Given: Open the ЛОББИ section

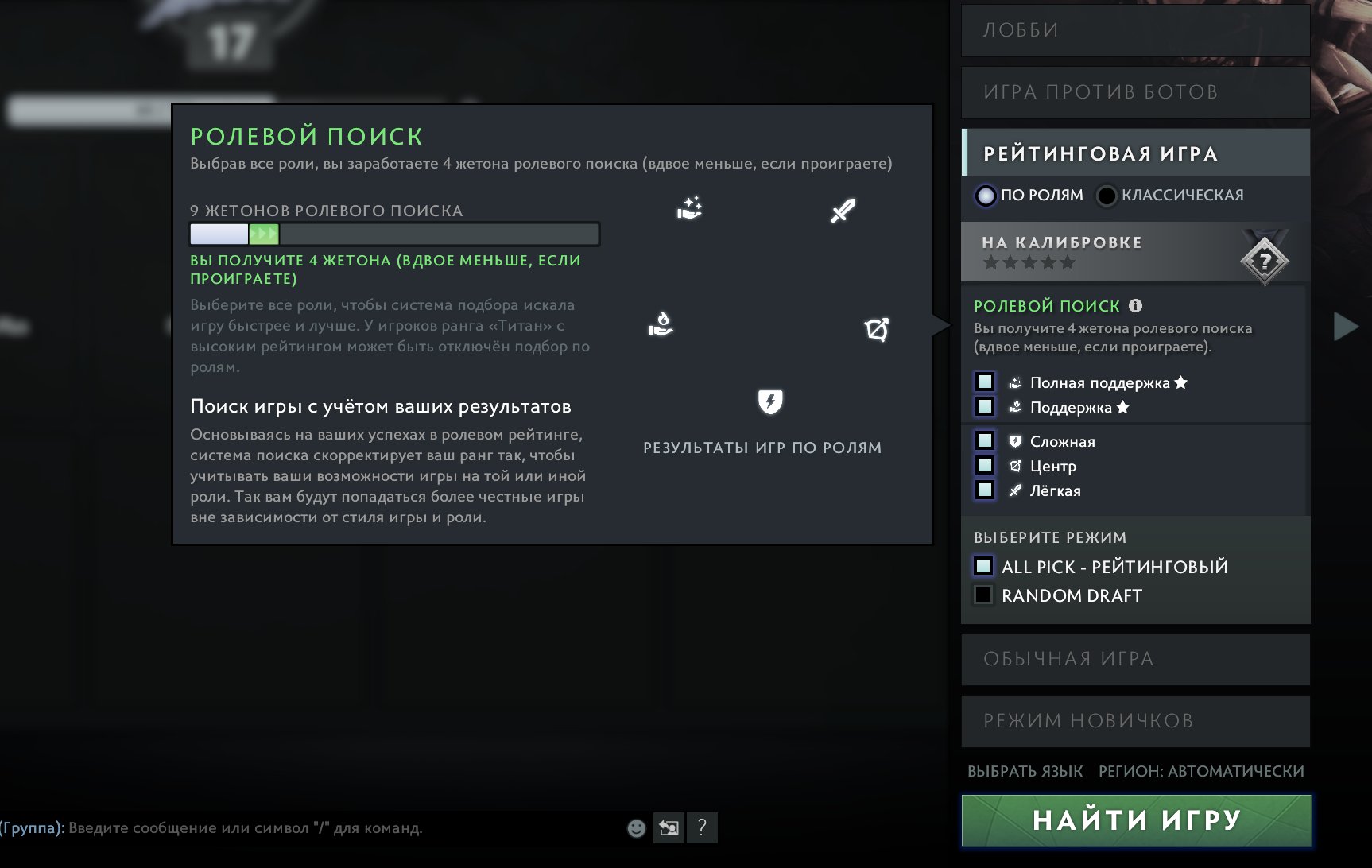Looking at the screenshot, I should click(x=1134, y=30).
